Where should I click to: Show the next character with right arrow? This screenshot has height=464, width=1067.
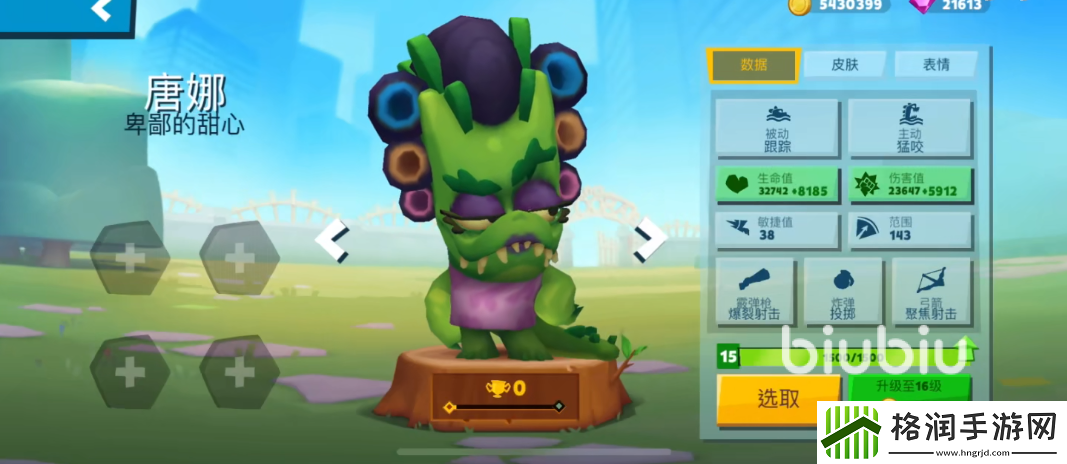649,240
